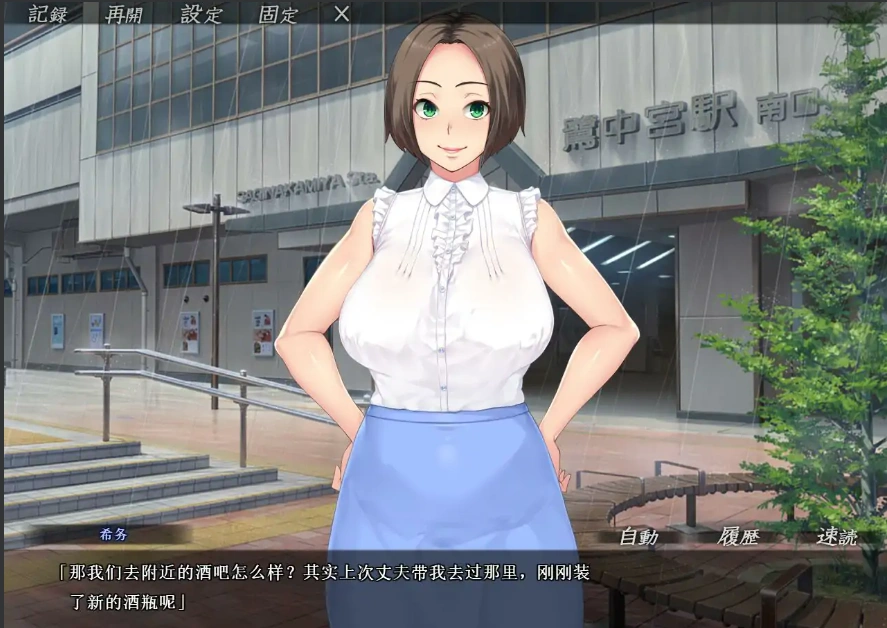
Task: Show the 履歴 dialogue history
Action: [x=738, y=537]
